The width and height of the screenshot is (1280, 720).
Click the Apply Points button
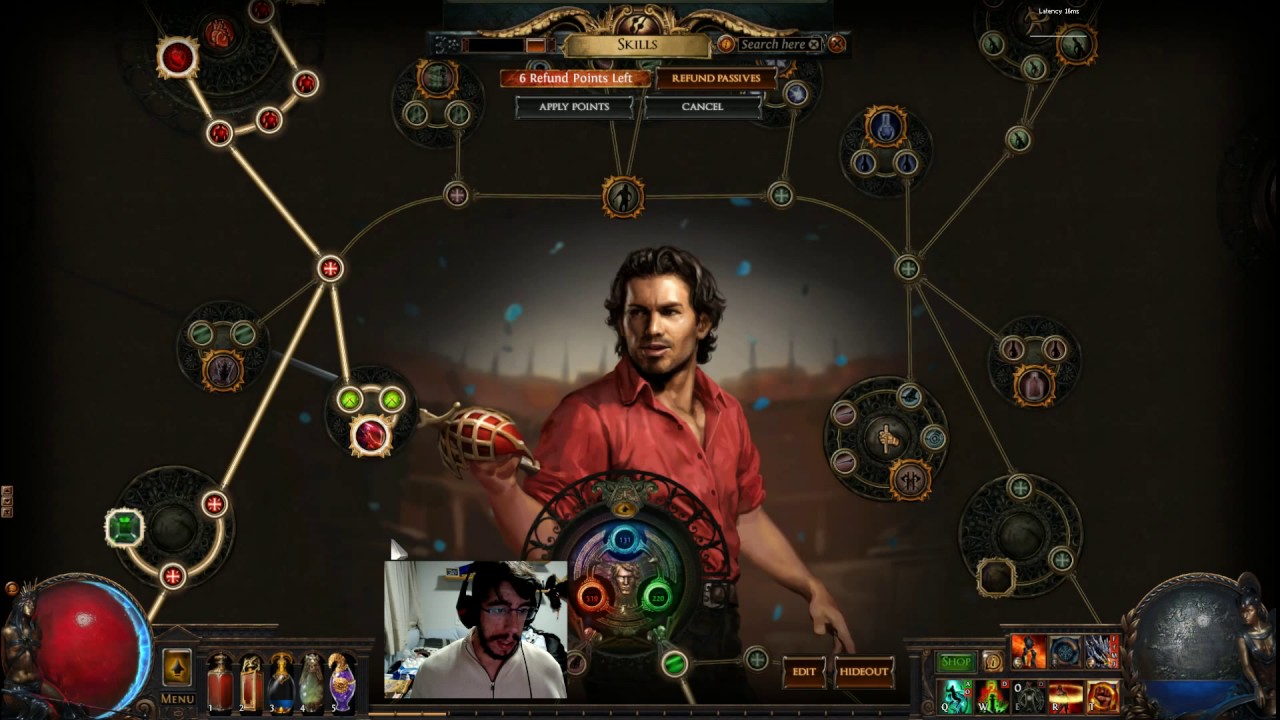[574, 107]
